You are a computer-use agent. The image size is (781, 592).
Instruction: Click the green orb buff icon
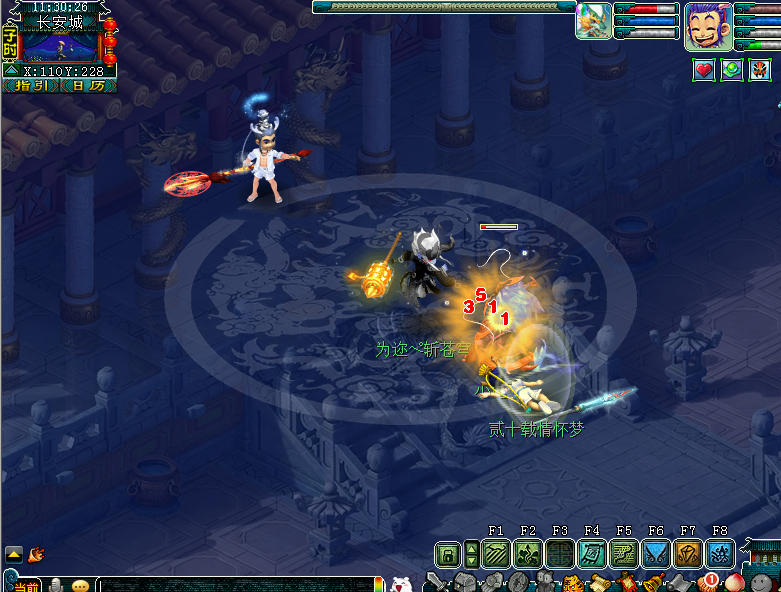click(x=732, y=70)
